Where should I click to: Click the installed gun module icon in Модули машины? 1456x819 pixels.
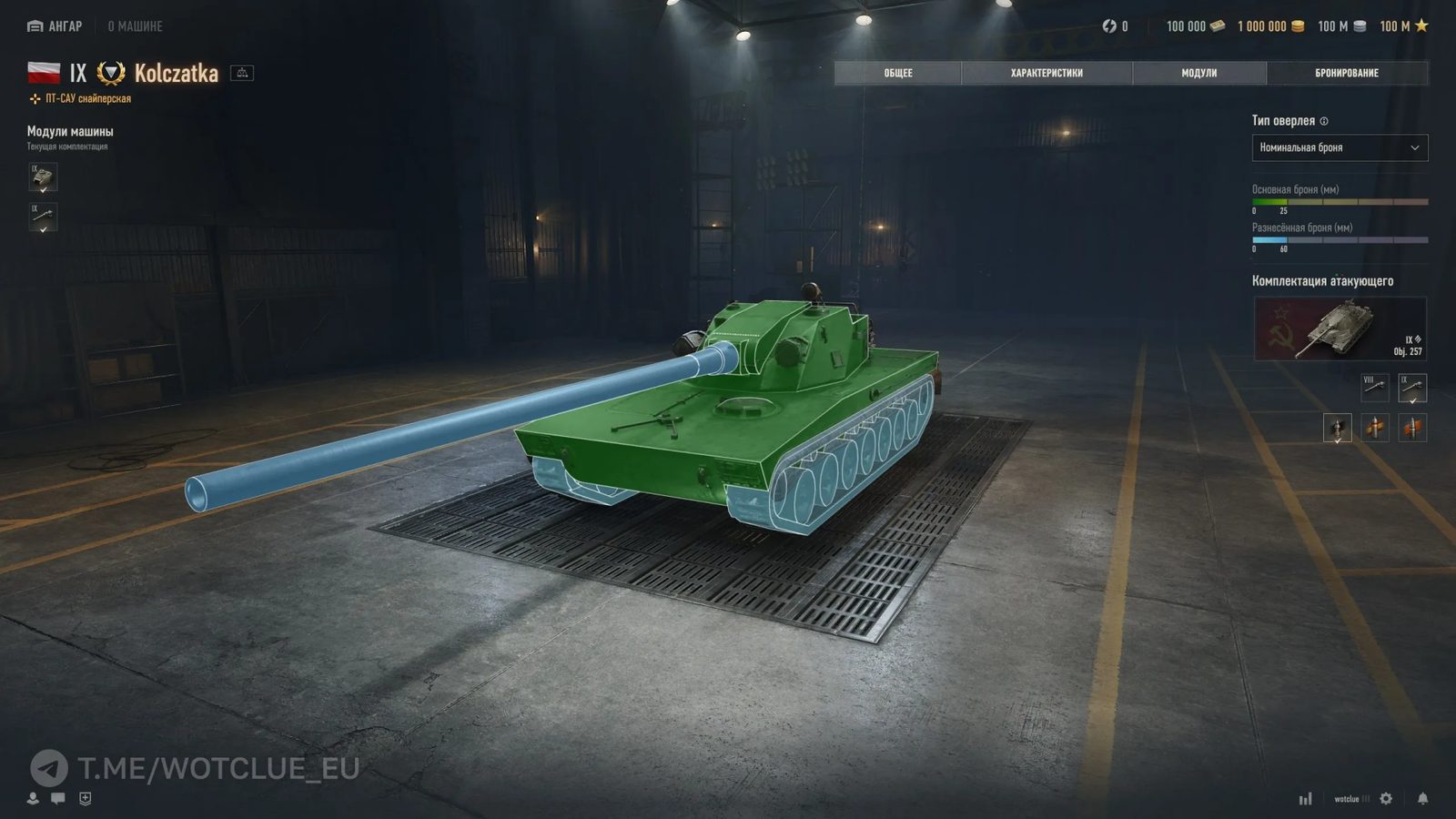(x=42, y=218)
